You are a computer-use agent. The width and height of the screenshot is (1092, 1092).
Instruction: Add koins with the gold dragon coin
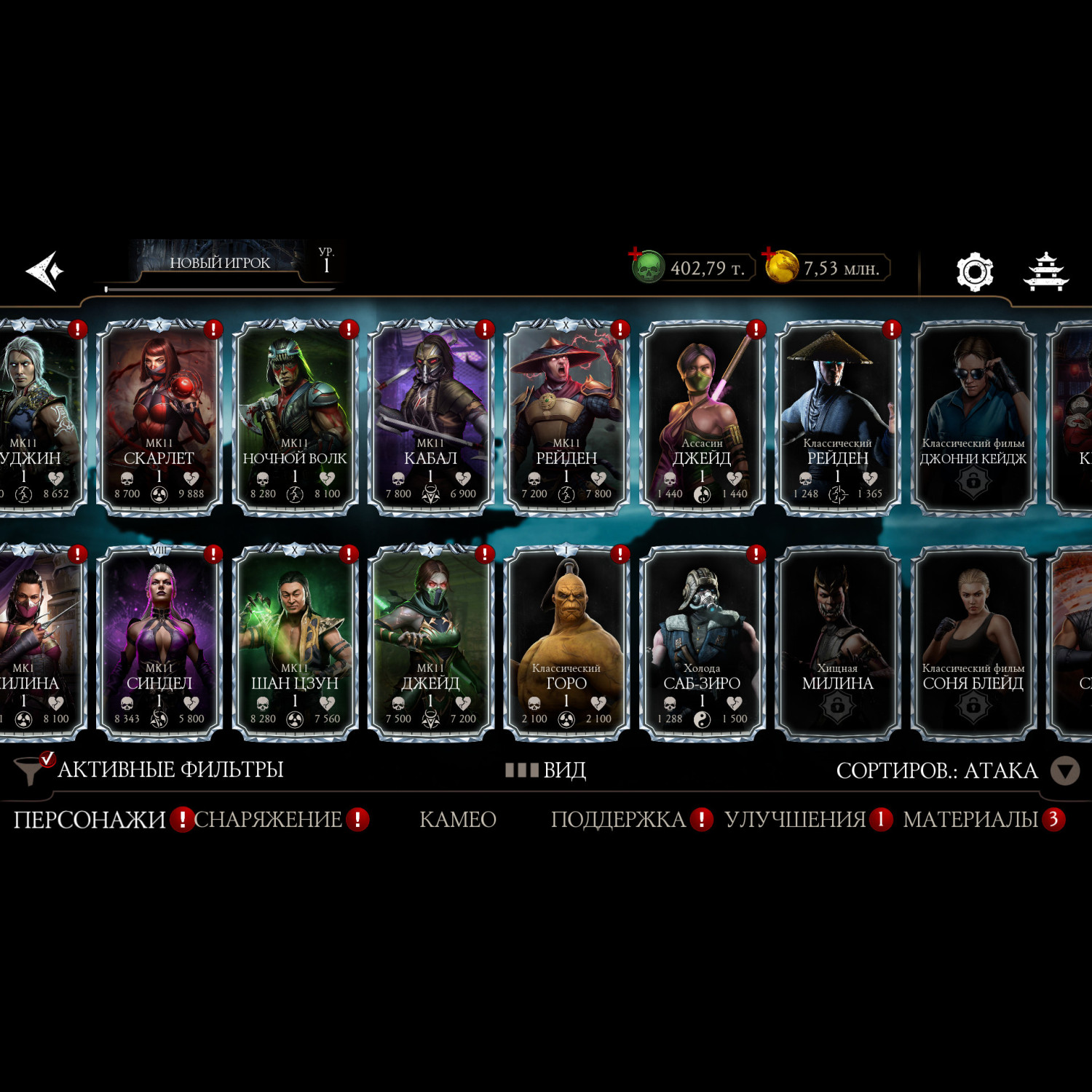tap(780, 267)
